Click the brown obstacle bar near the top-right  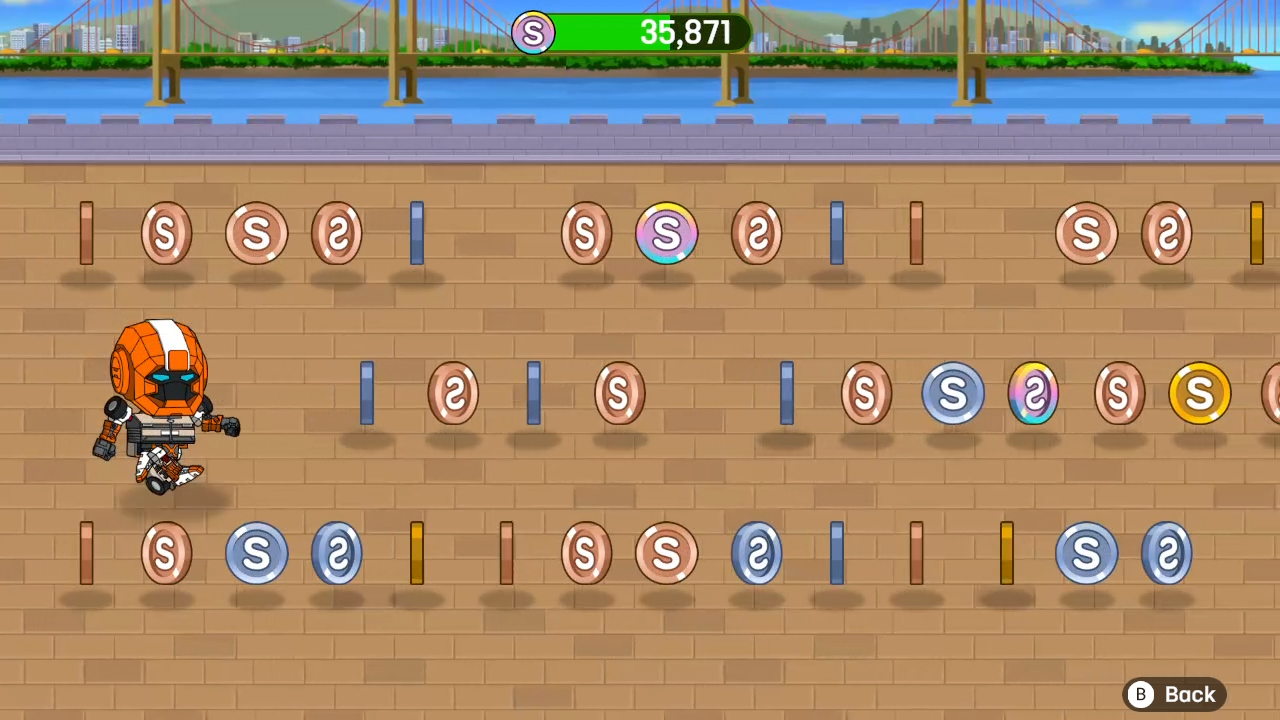[x=916, y=233]
